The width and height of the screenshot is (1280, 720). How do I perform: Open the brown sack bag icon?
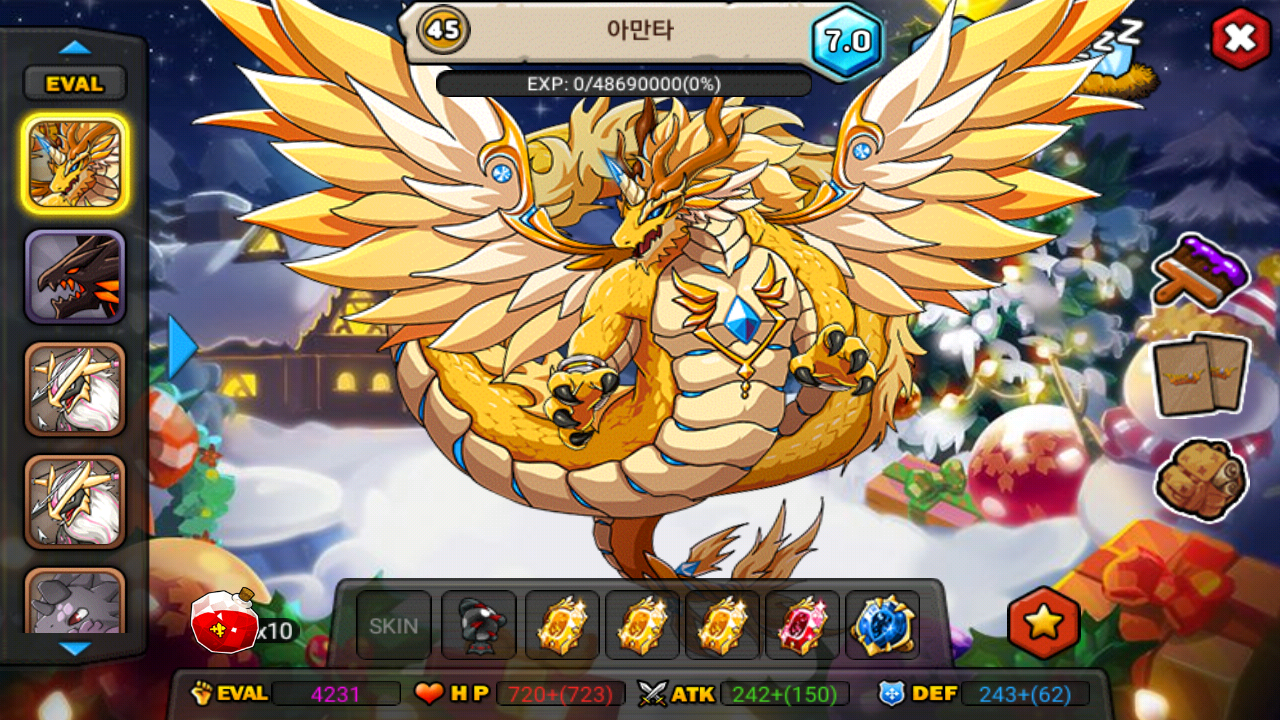click(x=1200, y=480)
